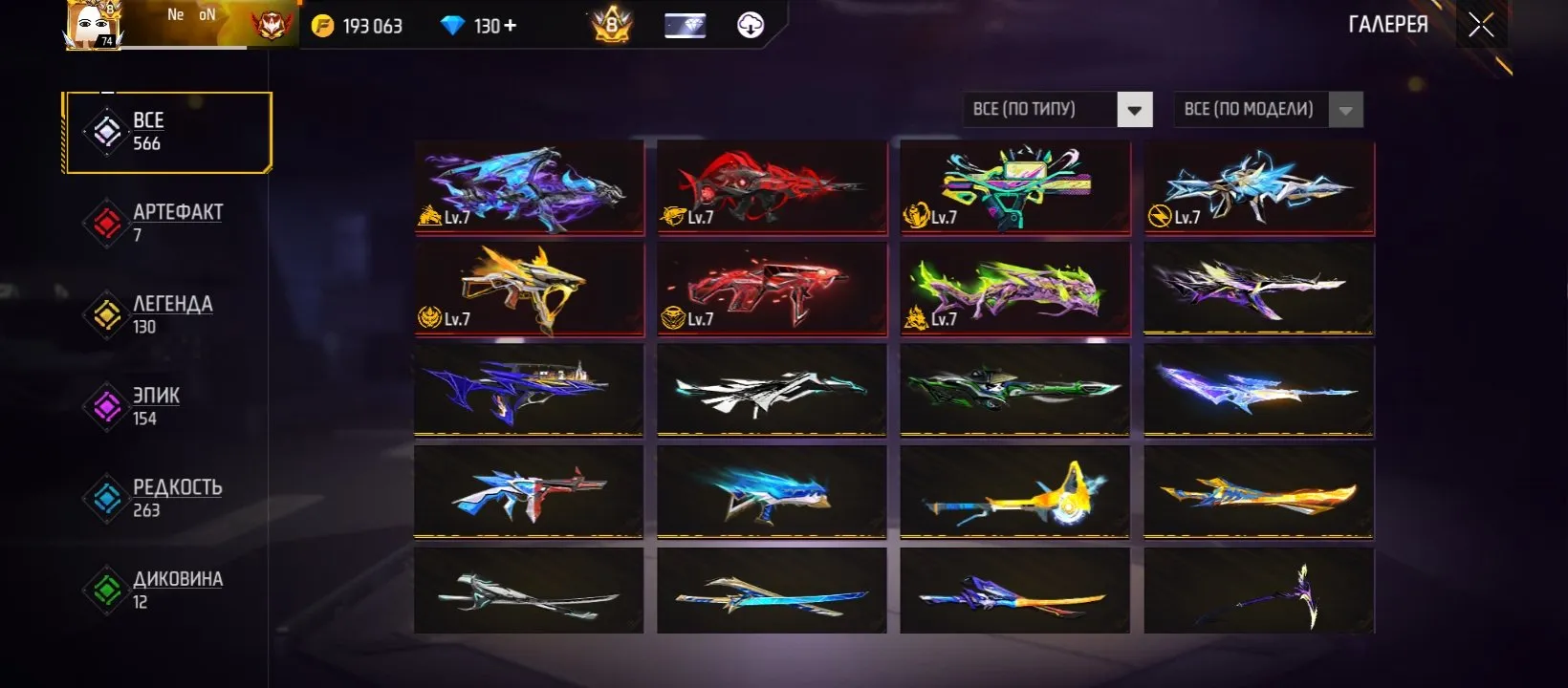Screen dimensions: 1568x688
Task: Open the ГАЛЕРЕЯ header label
Action: coord(1388,25)
